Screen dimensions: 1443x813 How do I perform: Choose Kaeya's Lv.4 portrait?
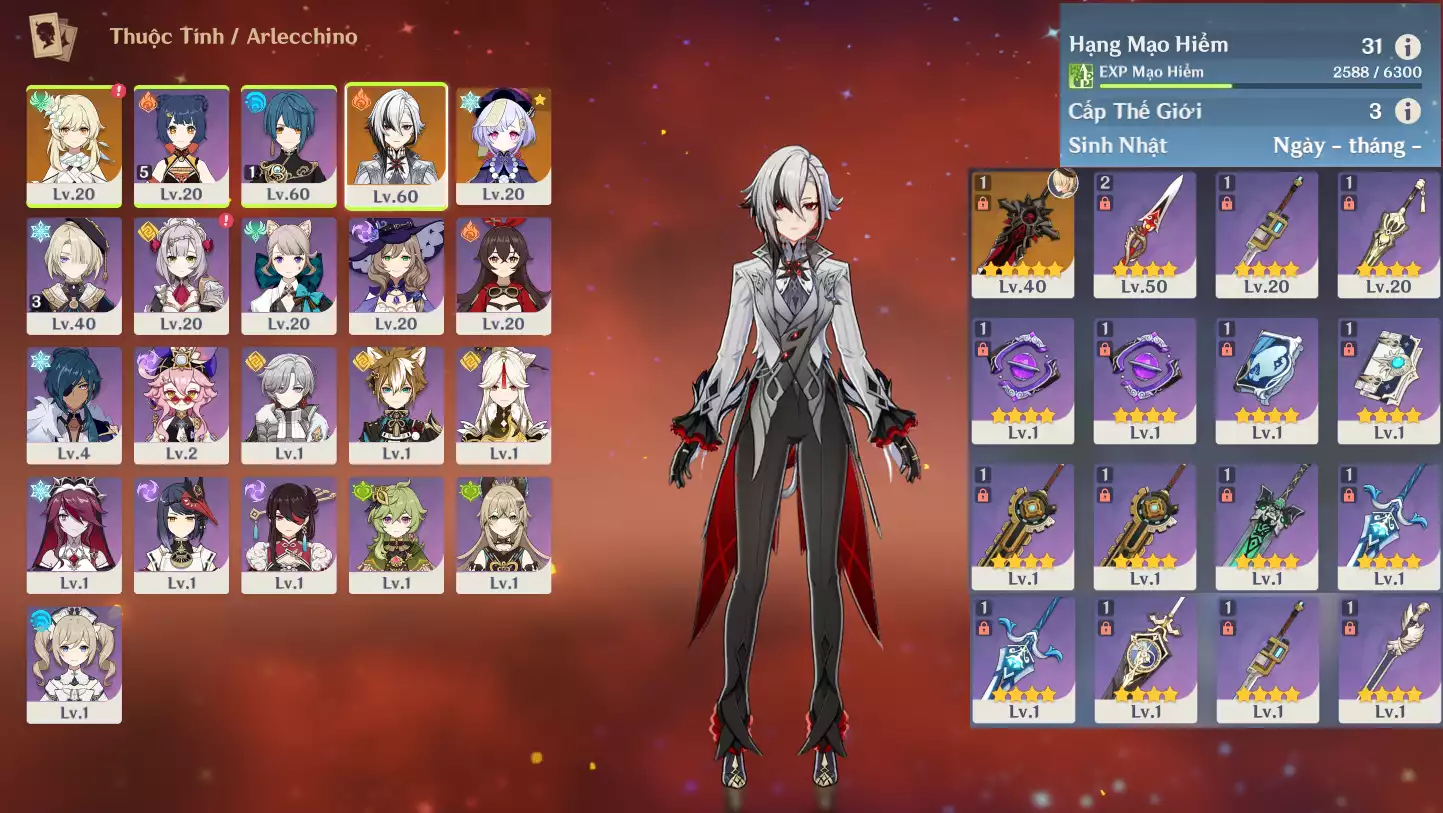pos(74,405)
